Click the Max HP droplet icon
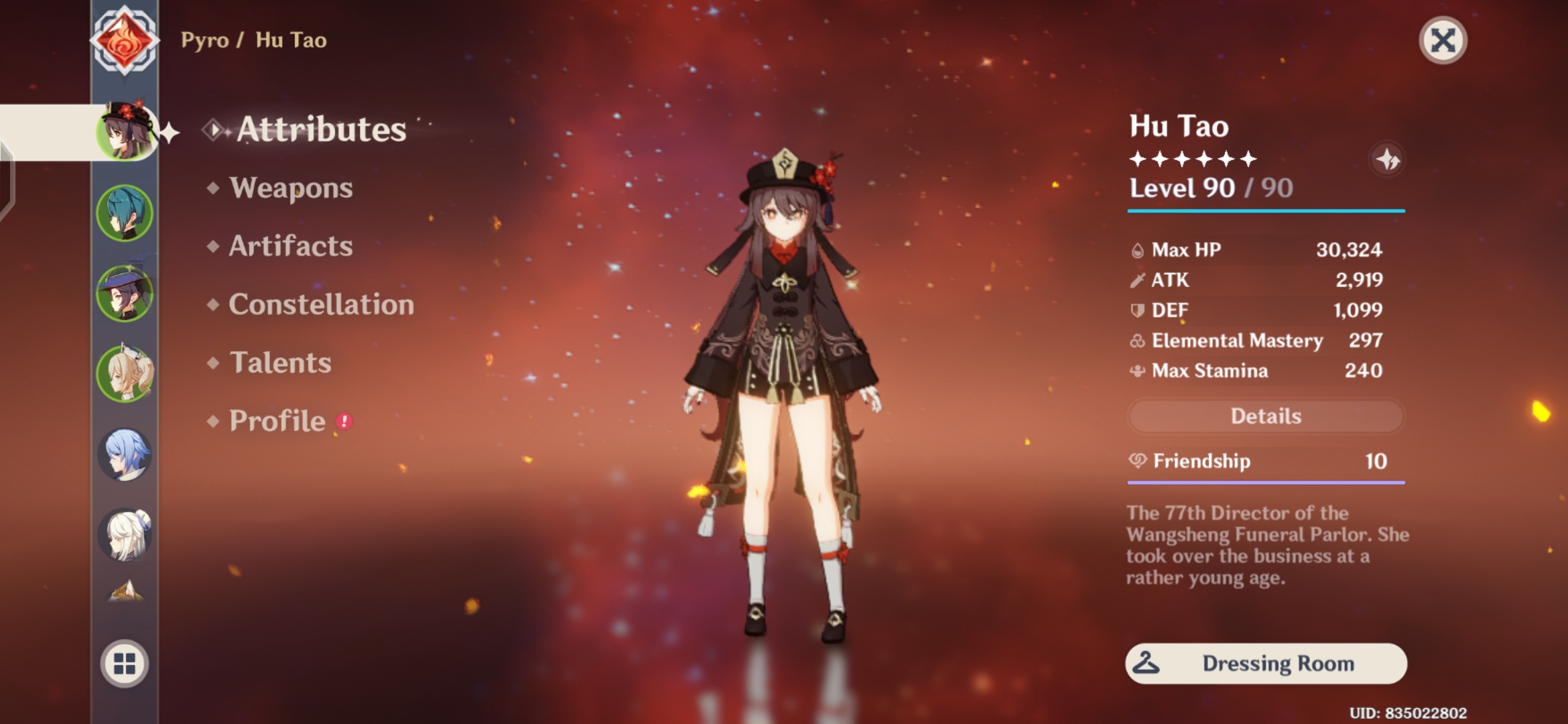 coord(1138,249)
